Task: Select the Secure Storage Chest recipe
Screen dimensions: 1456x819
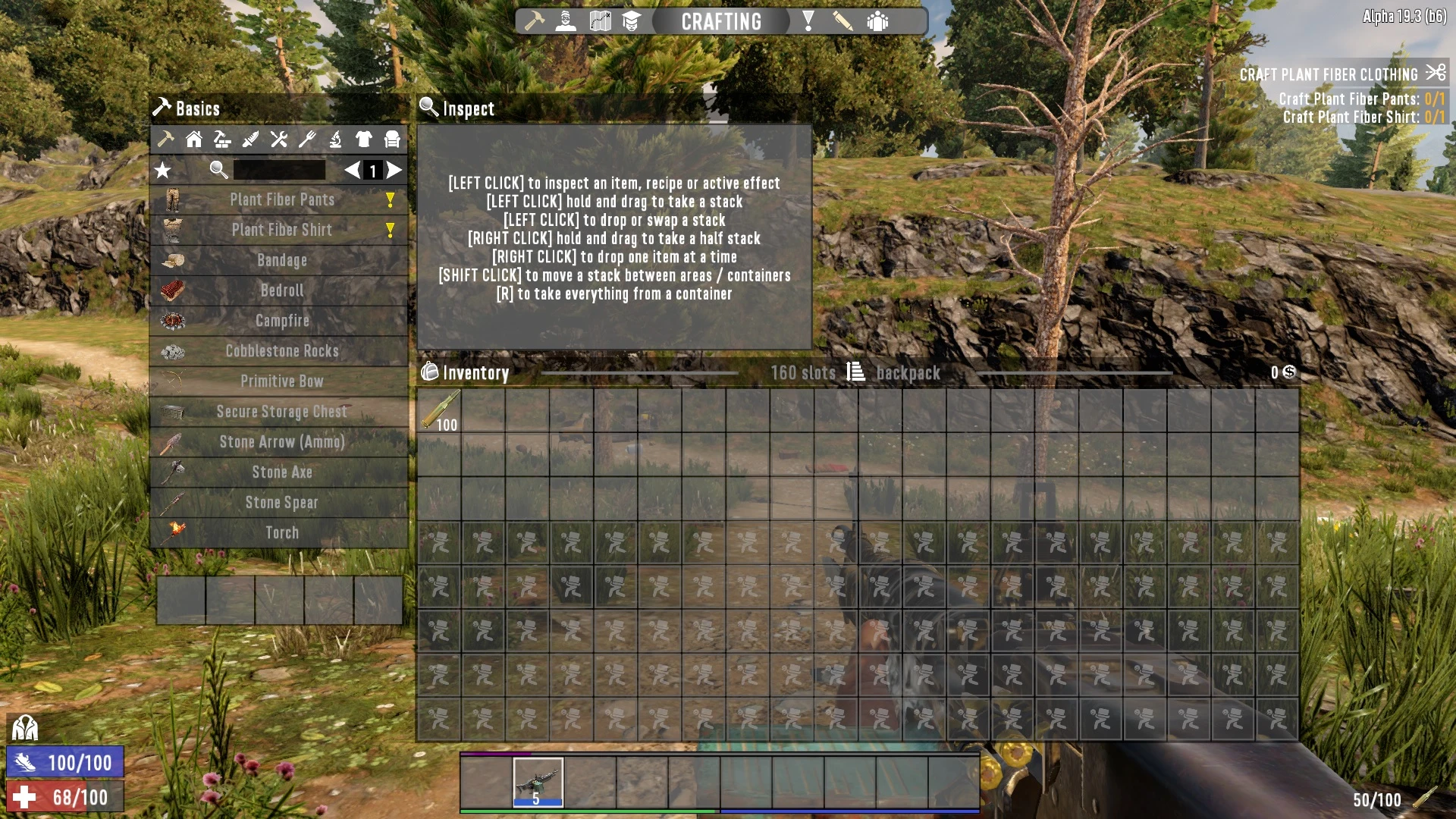Action: point(281,412)
